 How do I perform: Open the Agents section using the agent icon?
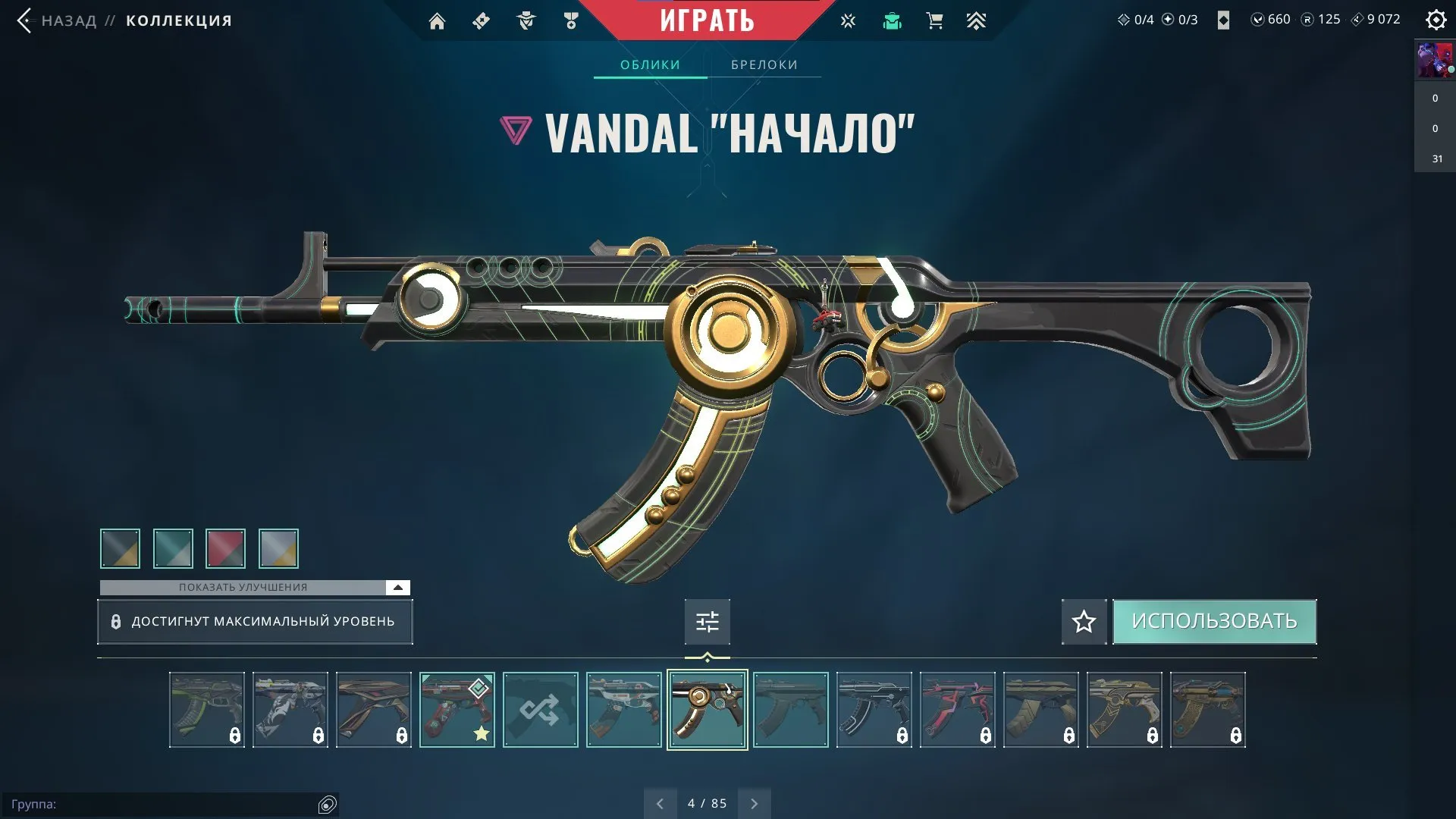[x=526, y=21]
